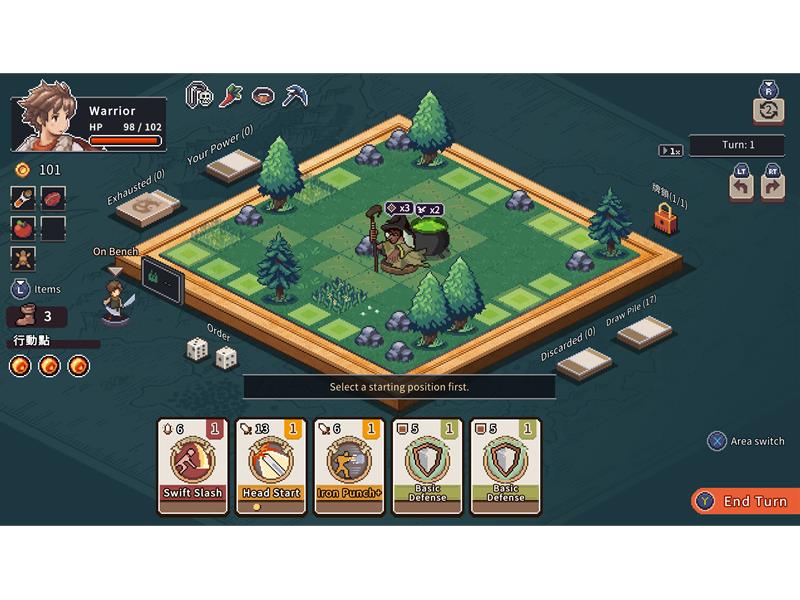View the Discarded pile

click(584, 362)
